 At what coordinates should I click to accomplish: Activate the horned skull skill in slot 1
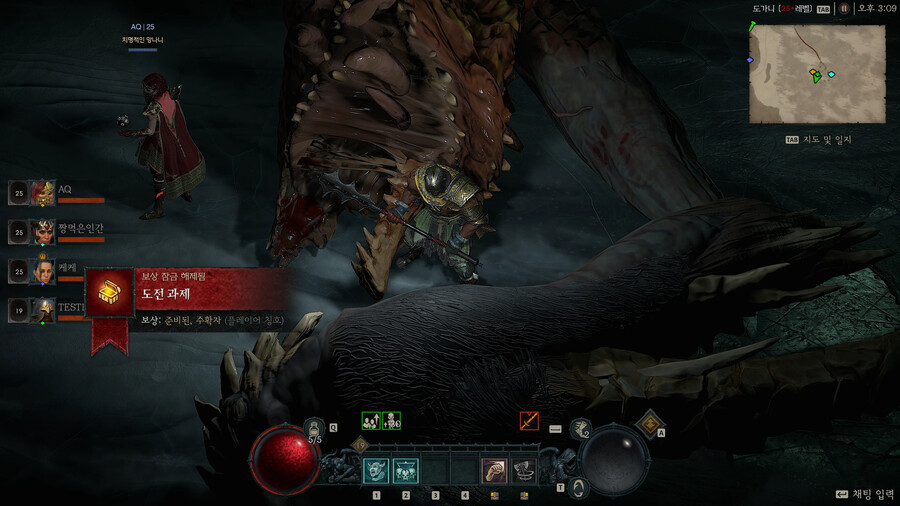(x=377, y=470)
